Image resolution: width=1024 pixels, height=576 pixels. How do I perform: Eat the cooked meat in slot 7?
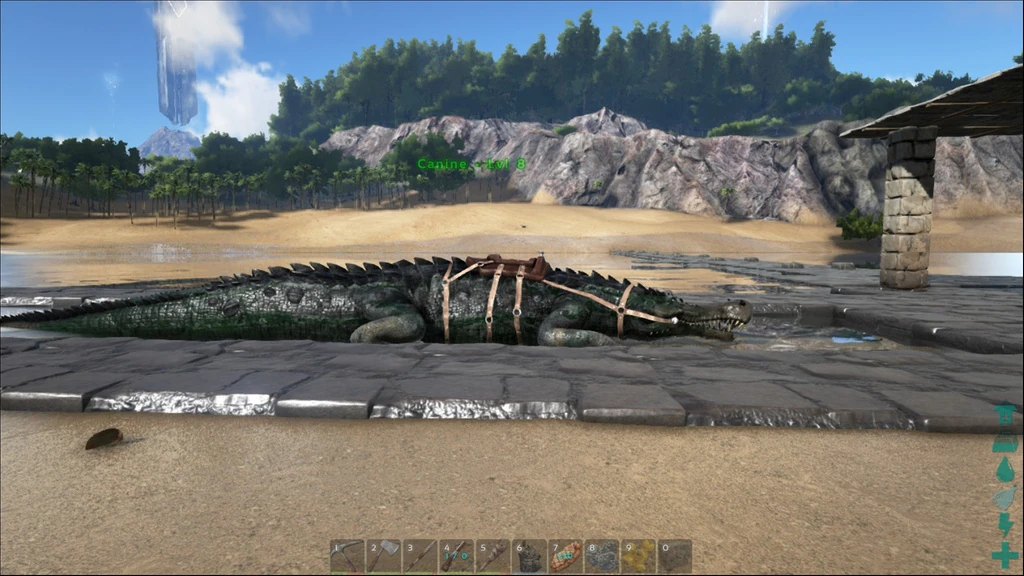565,557
